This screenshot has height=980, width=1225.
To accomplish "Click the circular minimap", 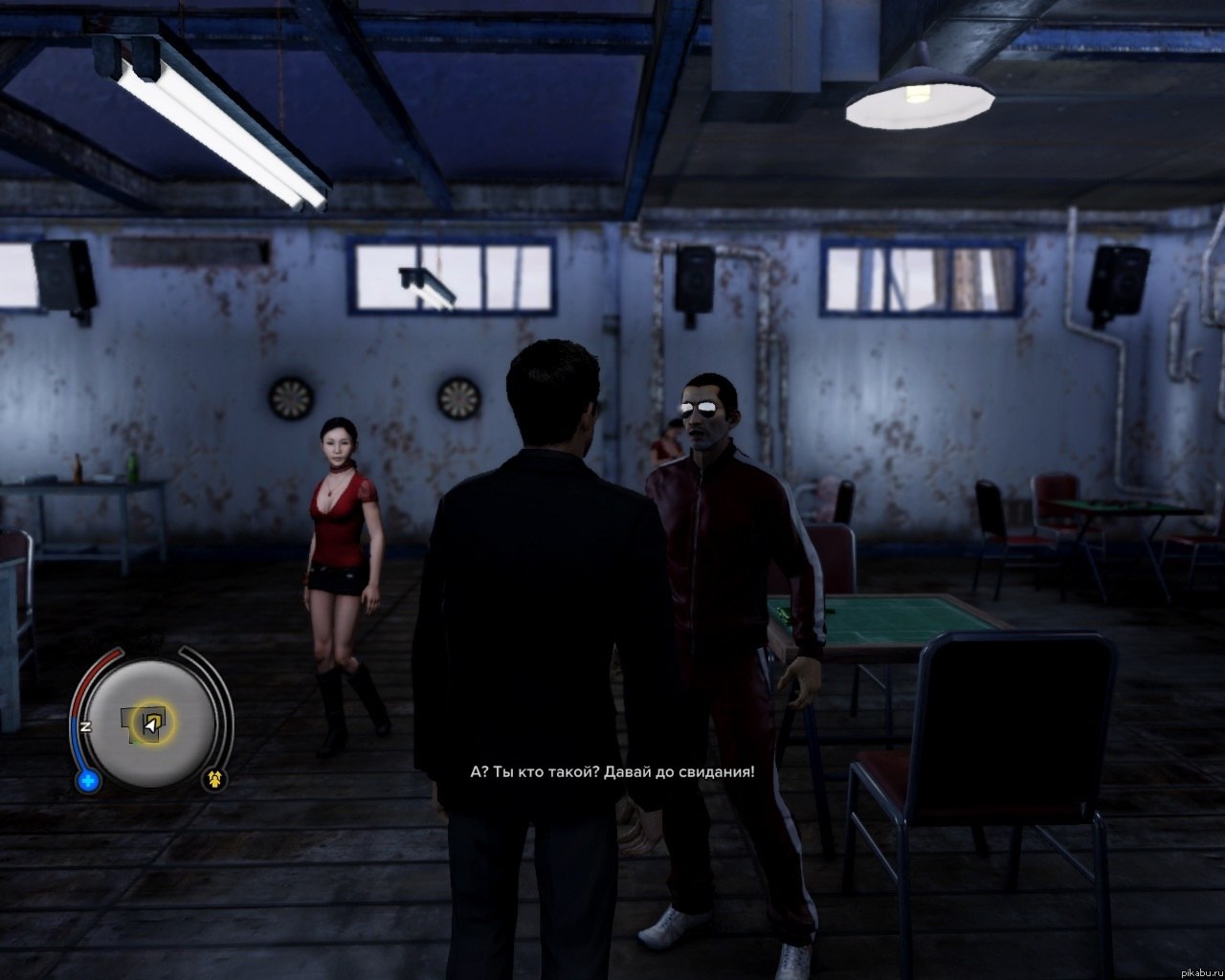I will click(x=153, y=723).
